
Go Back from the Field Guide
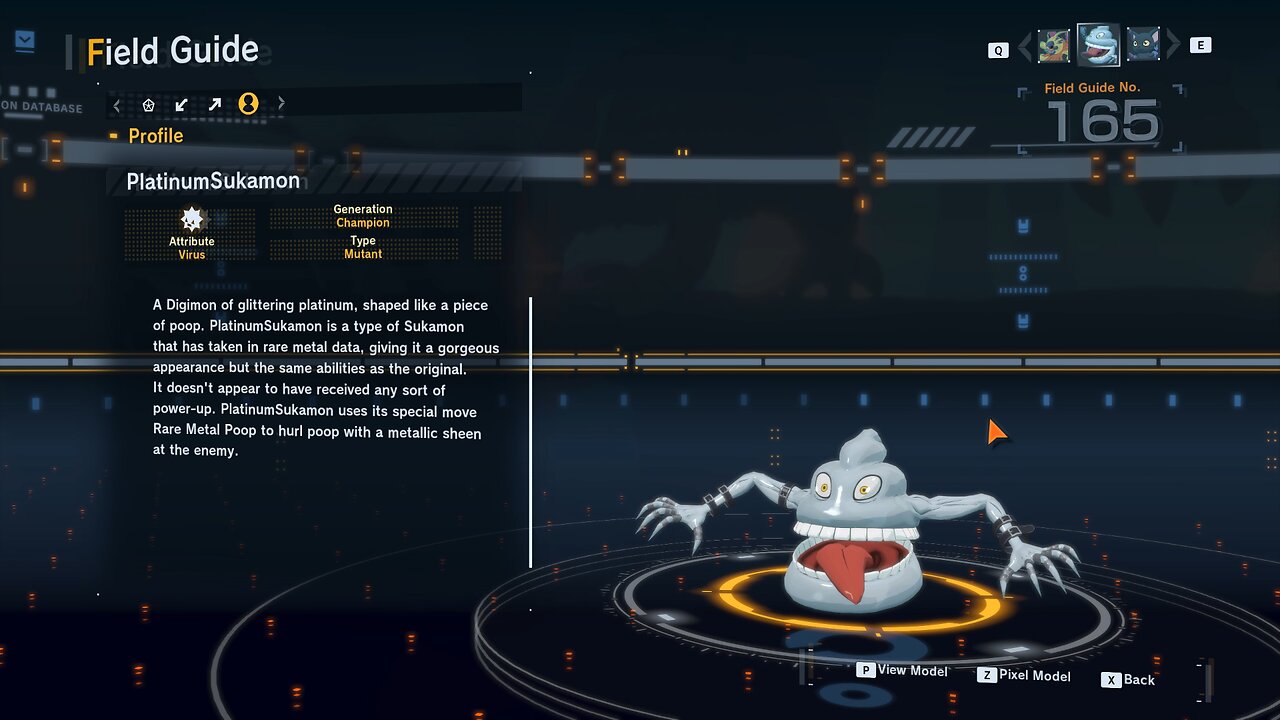coord(1128,680)
